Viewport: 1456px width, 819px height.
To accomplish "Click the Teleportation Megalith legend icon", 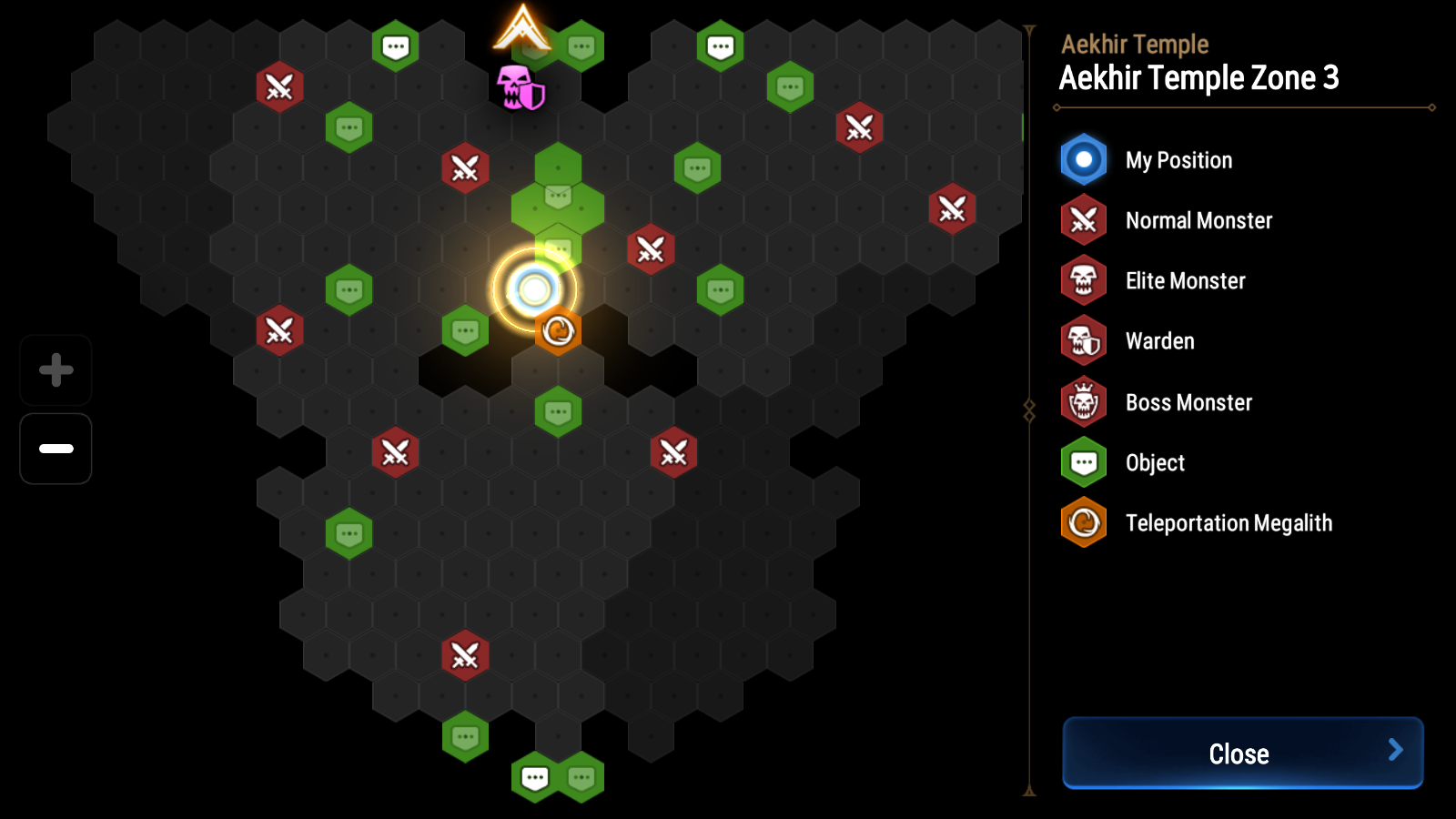I will coord(1084,523).
